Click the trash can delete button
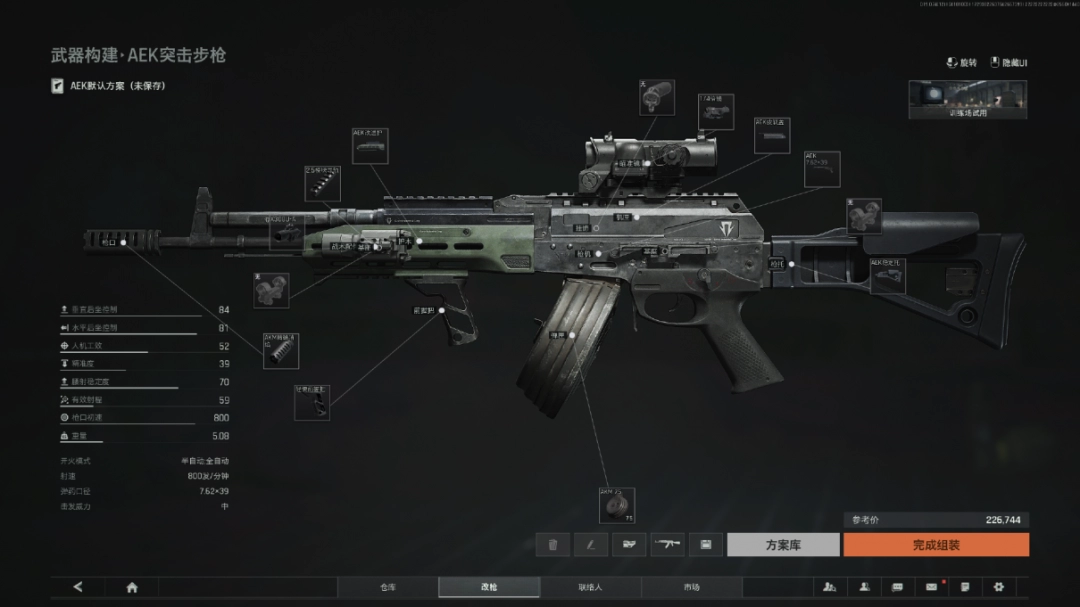1080x607 pixels. (x=552, y=545)
